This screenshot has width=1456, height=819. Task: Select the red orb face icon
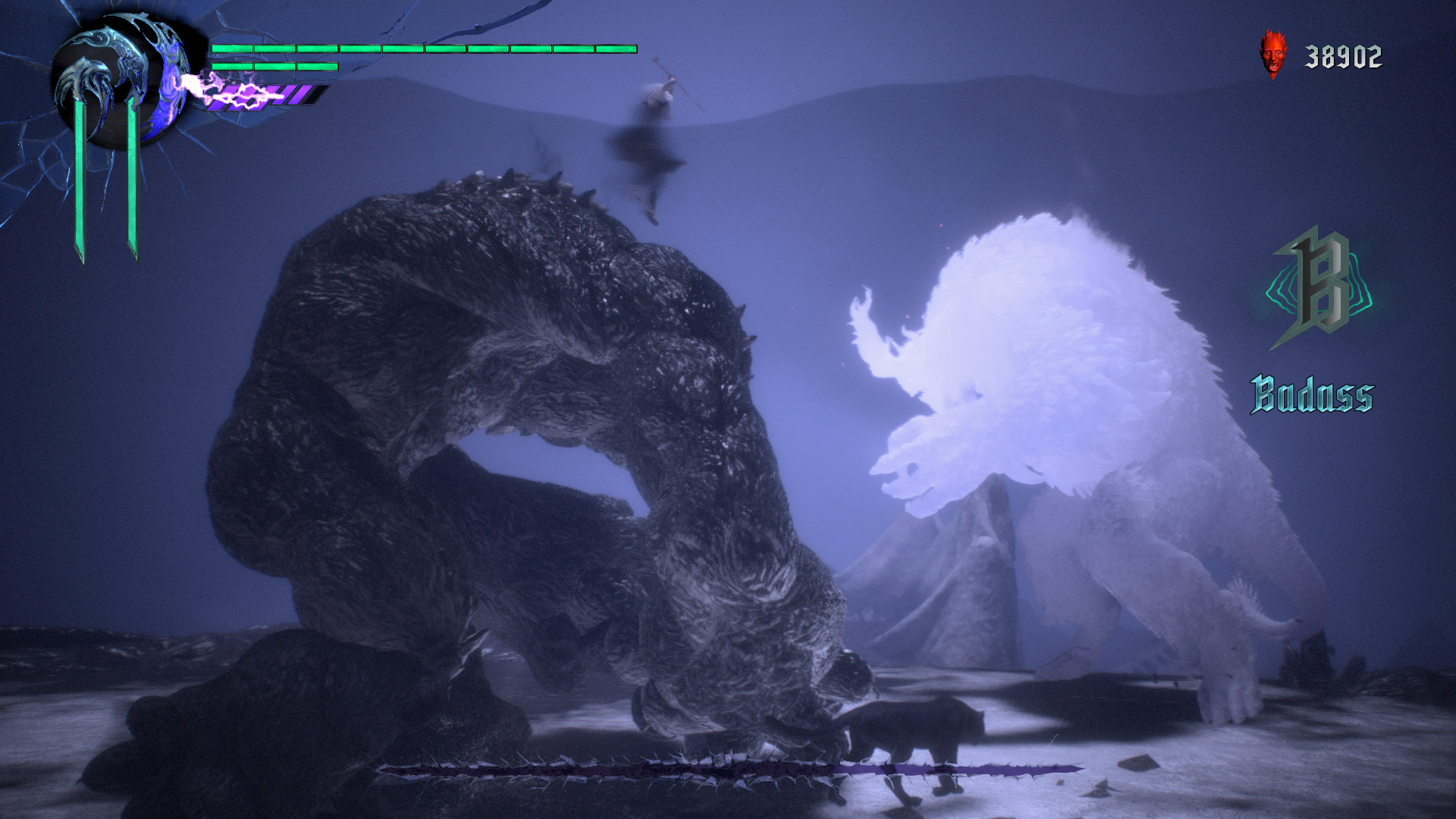pyautogui.click(x=1273, y=55)
